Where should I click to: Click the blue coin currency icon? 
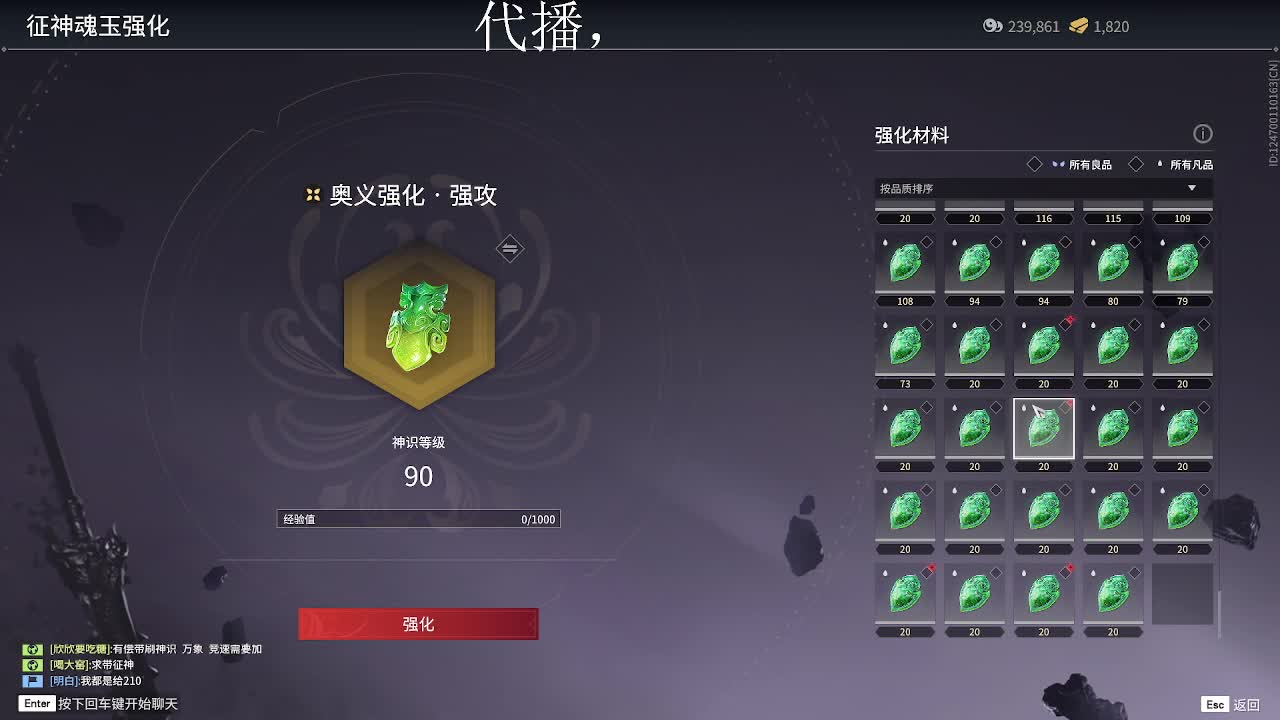[994, 27]
